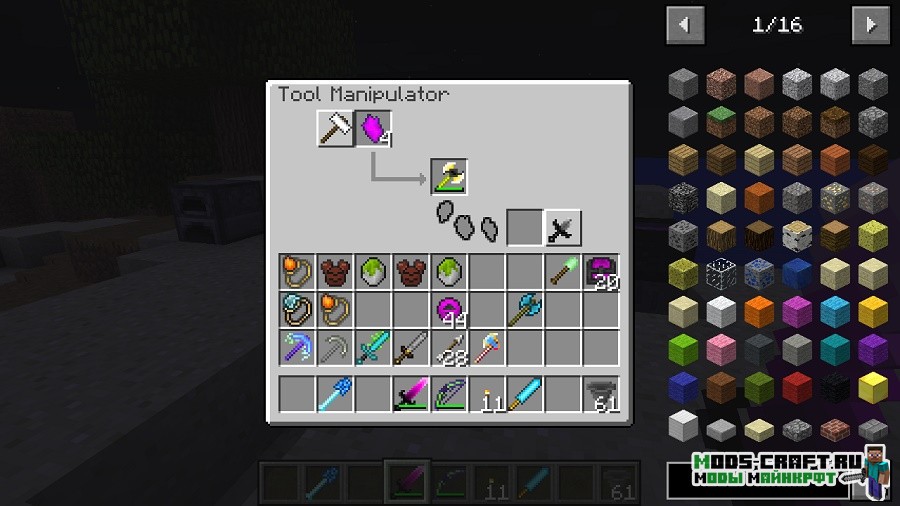Choose the cyan diamond sword in the inventory
The height and width of the screenshot is (506, 900).
click(x=373, y=348)
